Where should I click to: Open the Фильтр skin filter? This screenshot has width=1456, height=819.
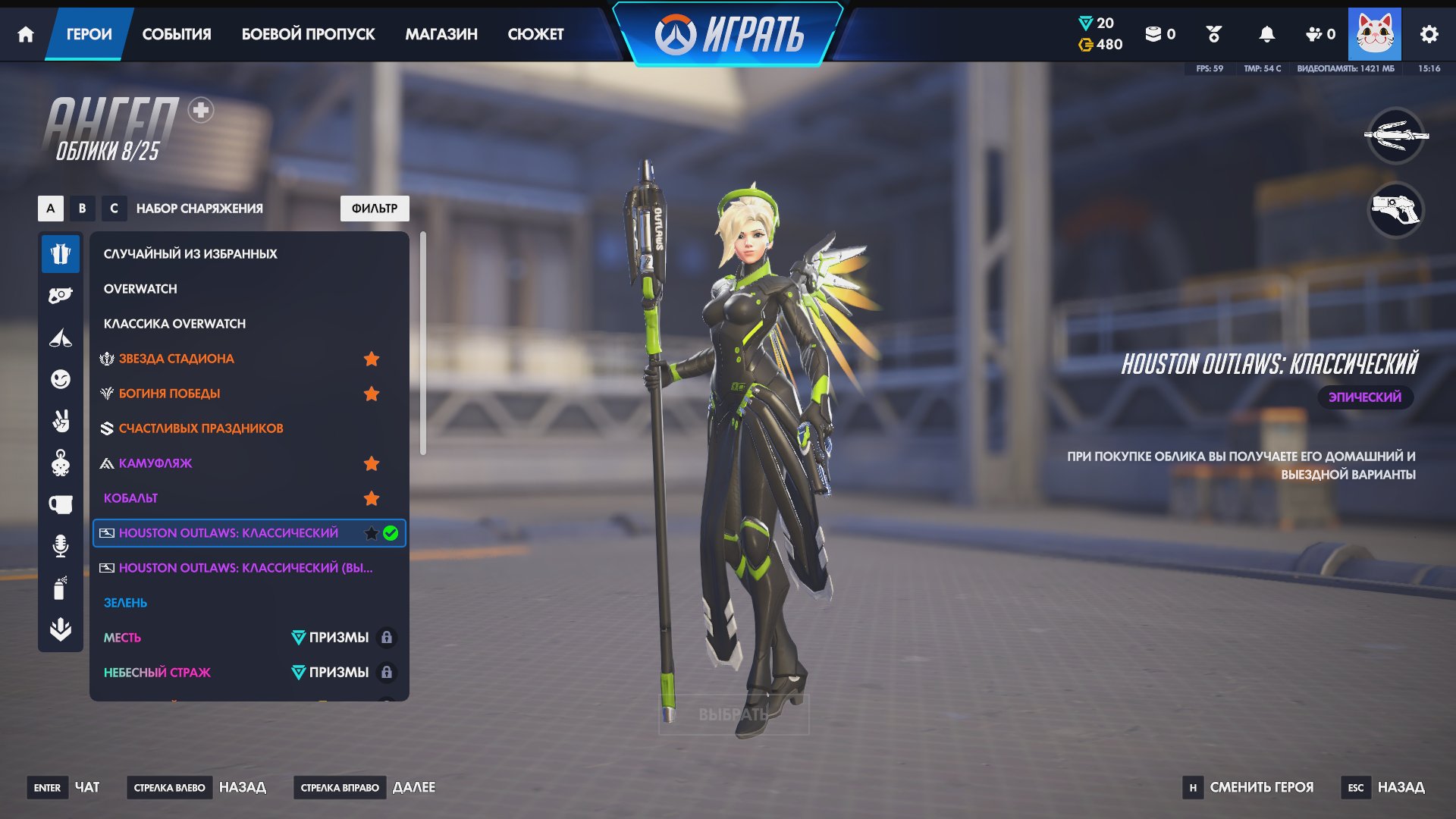[375, 209]
